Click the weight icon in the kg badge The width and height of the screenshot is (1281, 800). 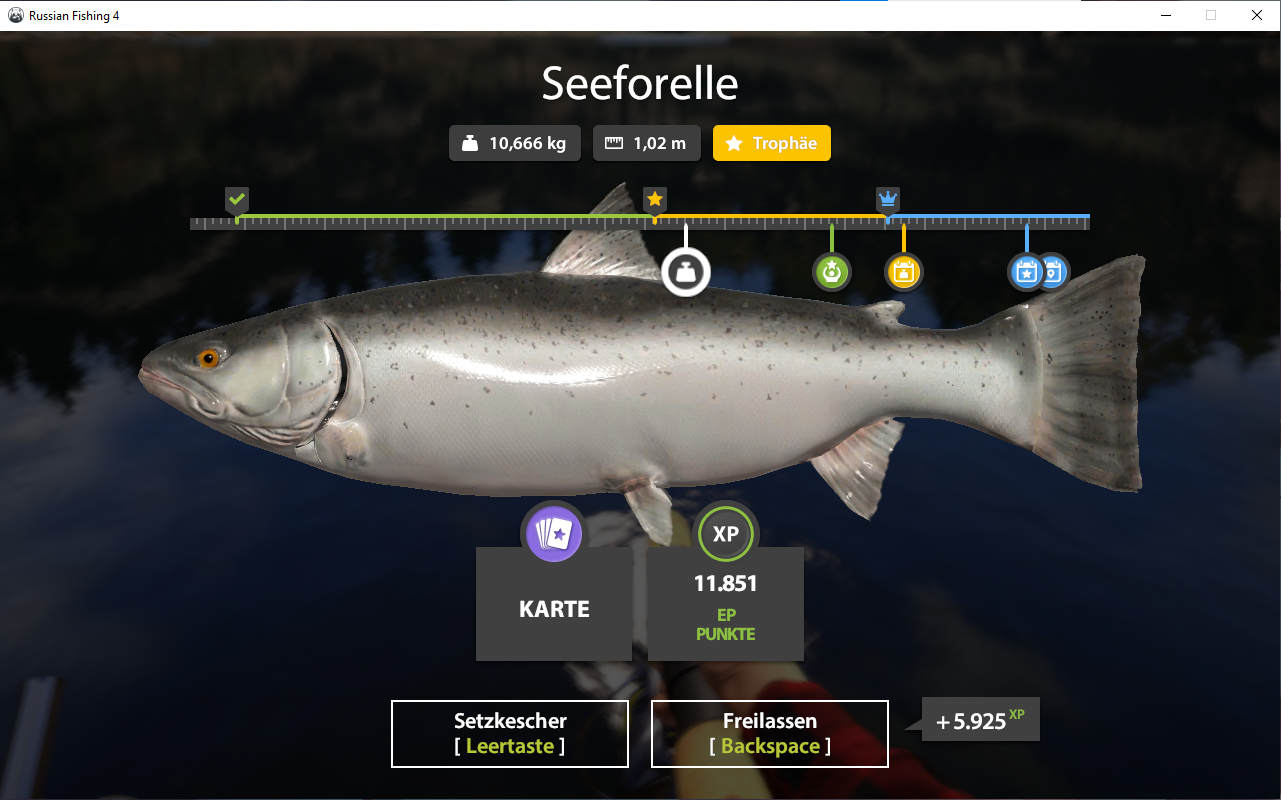tap(469, 142)
